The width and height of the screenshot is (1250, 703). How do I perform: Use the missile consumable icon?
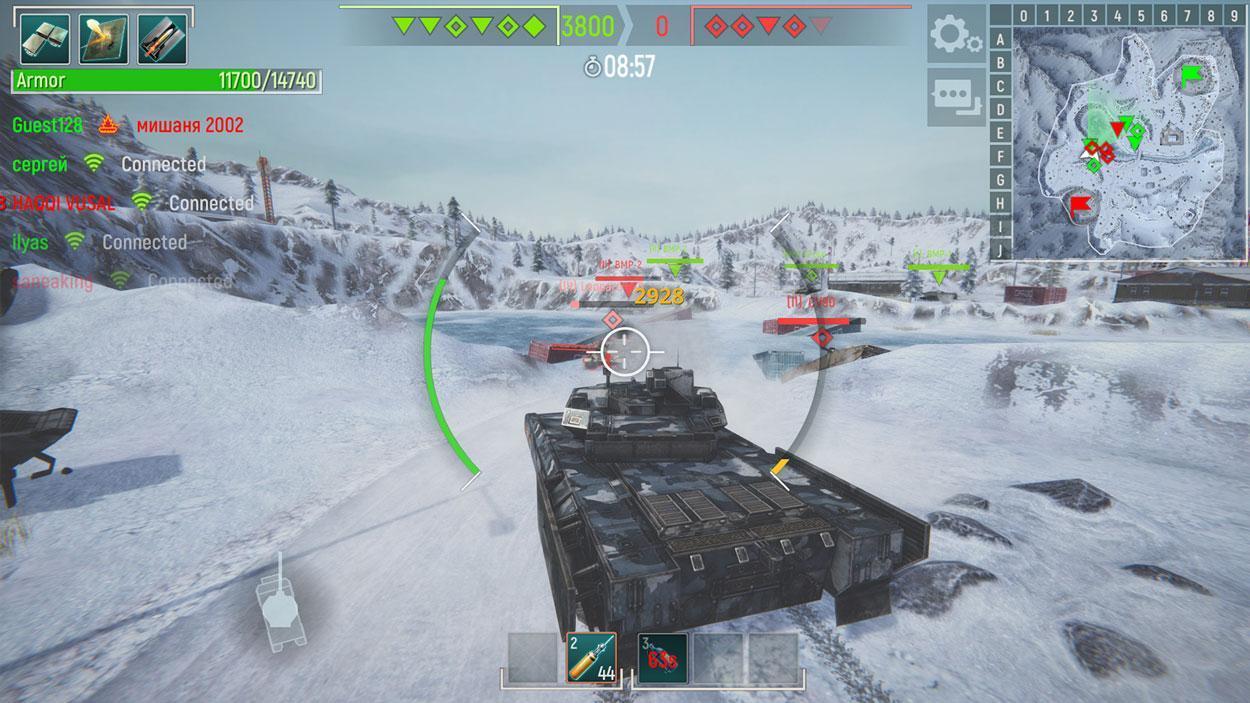(x=162, y=39)
